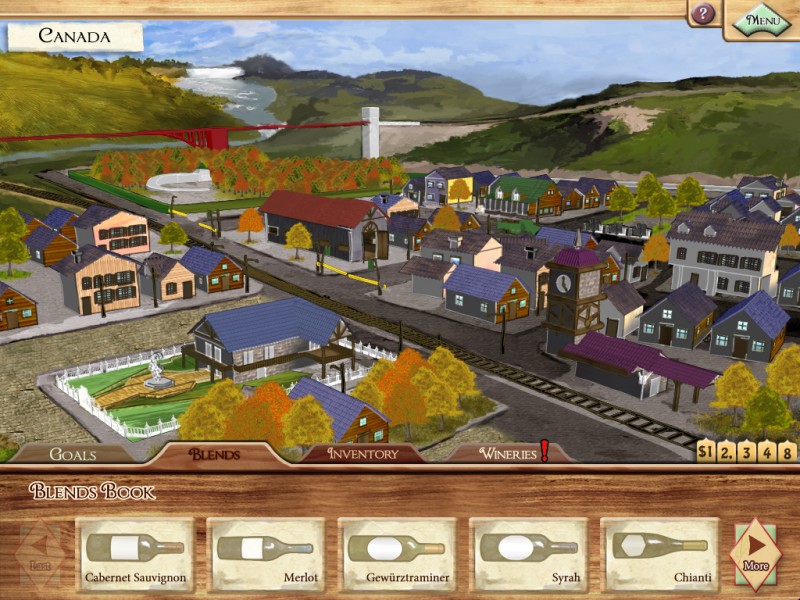The width and height of the screenshot is (800, 600).
Task: Select the Chianti blend card
Action: 660,554
